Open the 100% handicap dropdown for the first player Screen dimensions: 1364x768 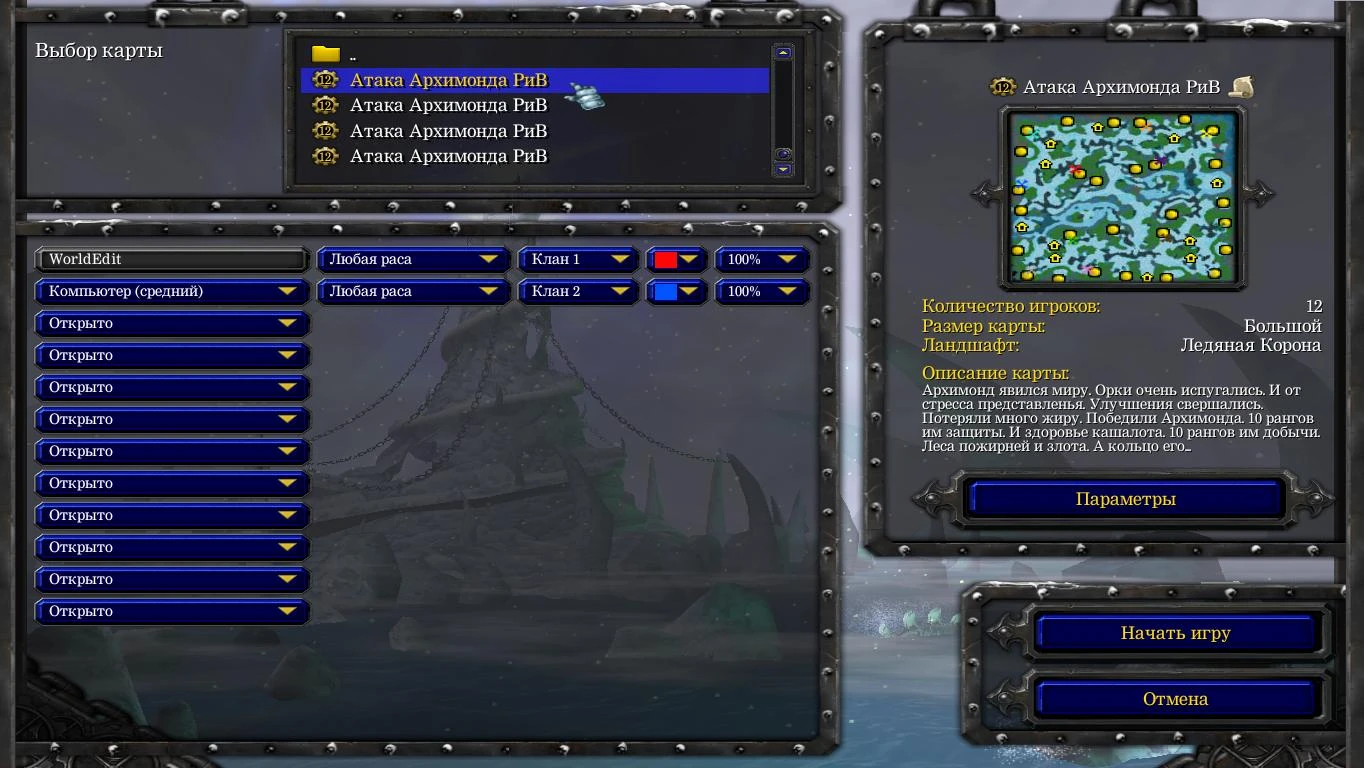(762, 259)
